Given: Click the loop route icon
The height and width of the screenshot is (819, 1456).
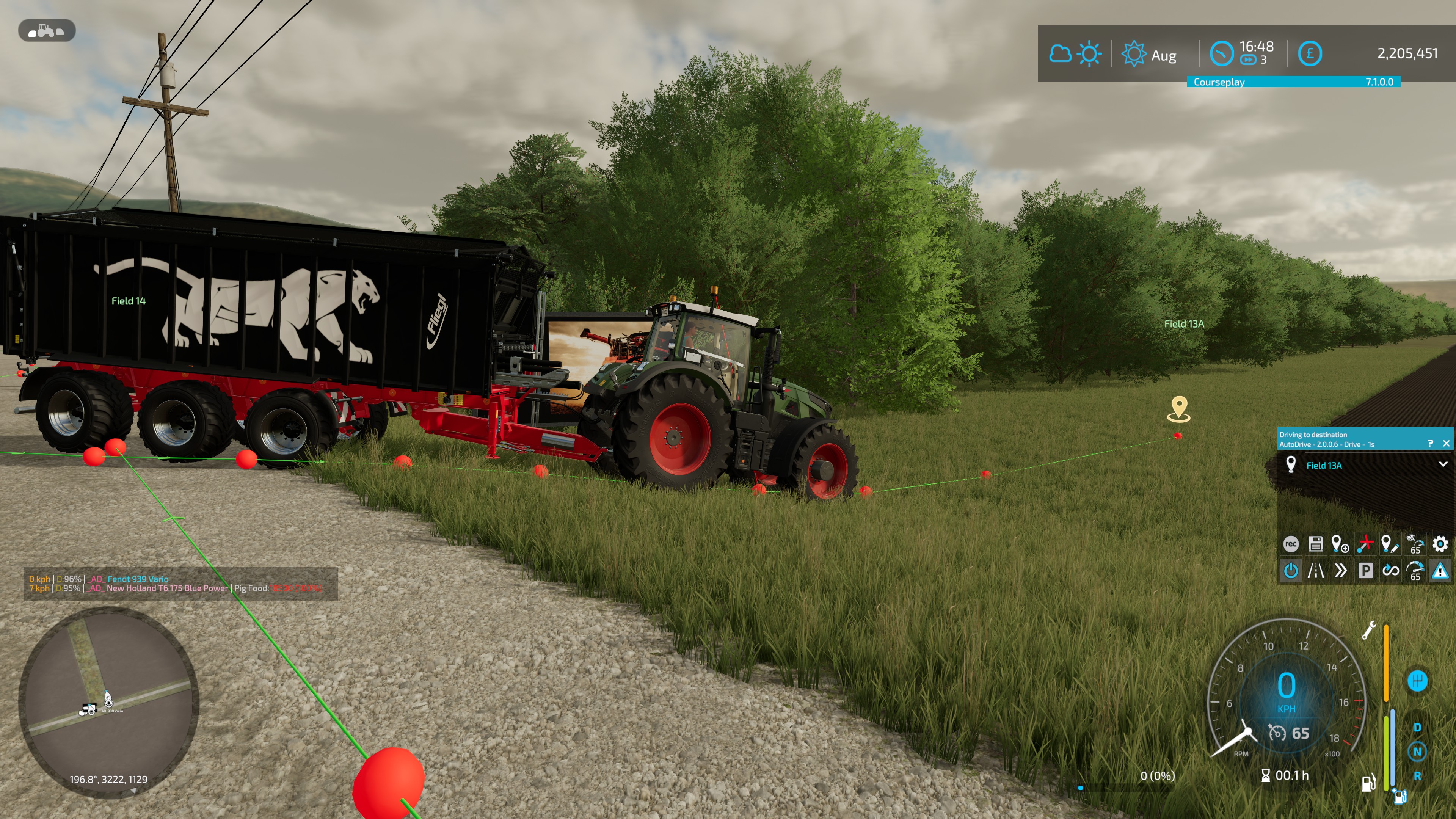Looking at the screenshot, I should pyautogui.click(x=1390, y=571).
